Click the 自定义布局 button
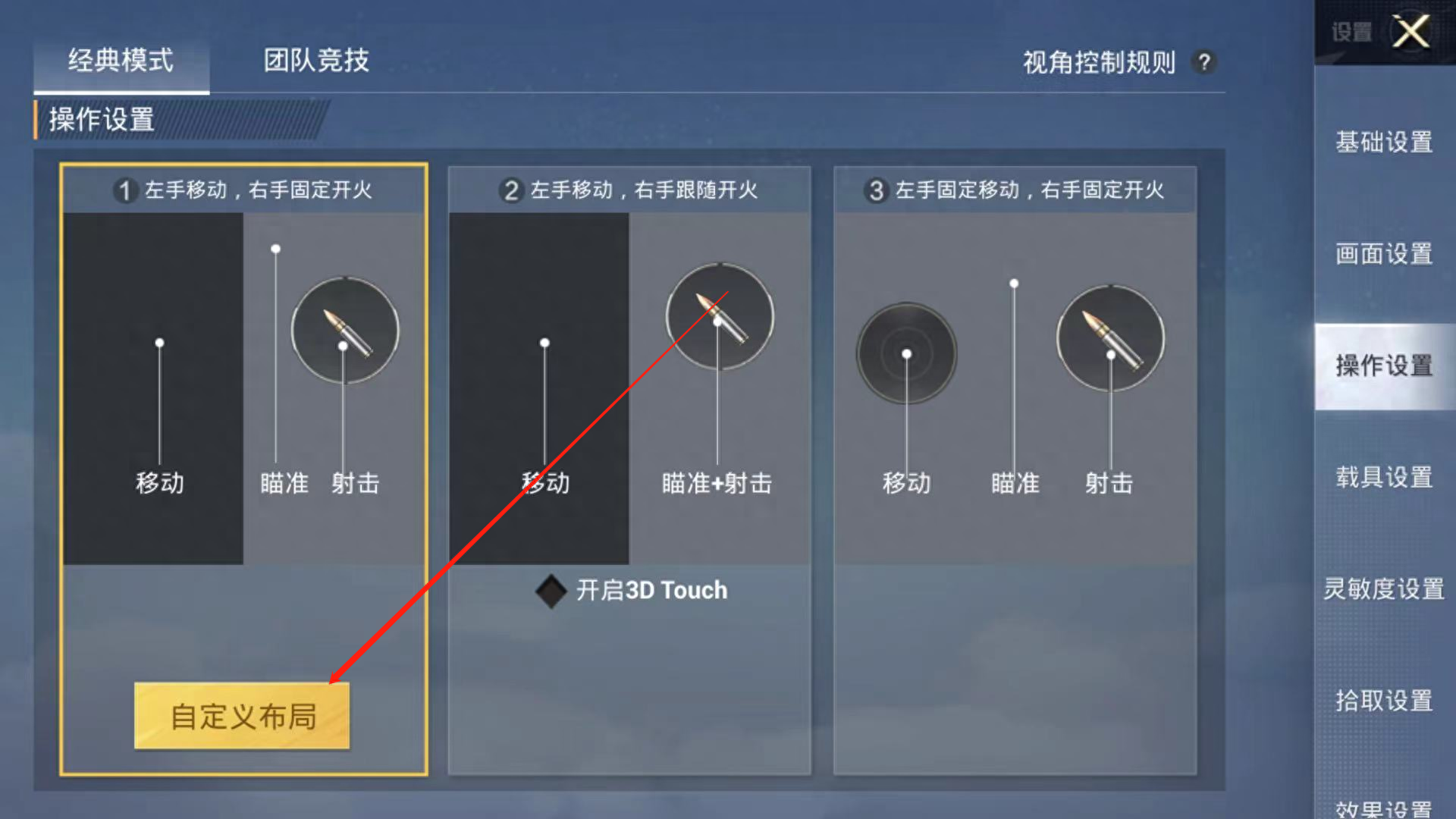The width and height of the screenshot is (1456, 819). point(242,715)
